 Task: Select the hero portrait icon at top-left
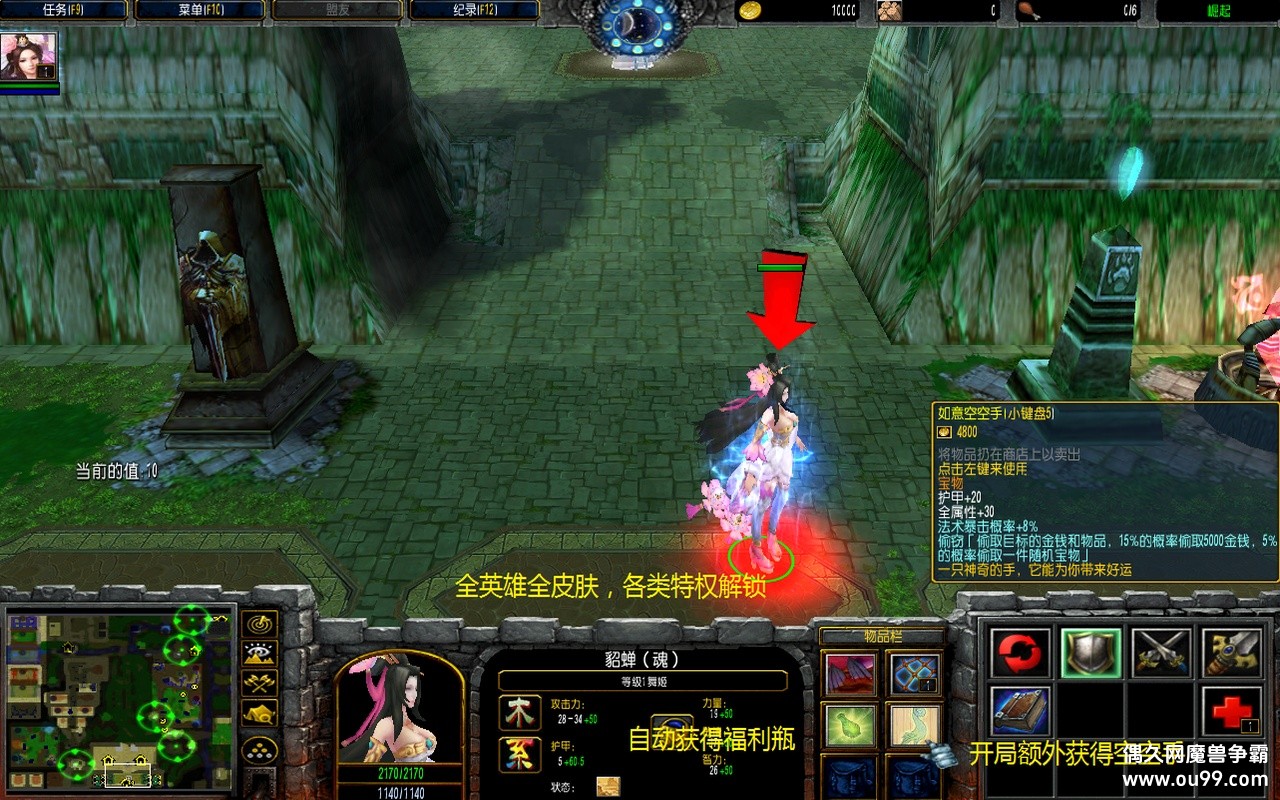tap(28, 57)
